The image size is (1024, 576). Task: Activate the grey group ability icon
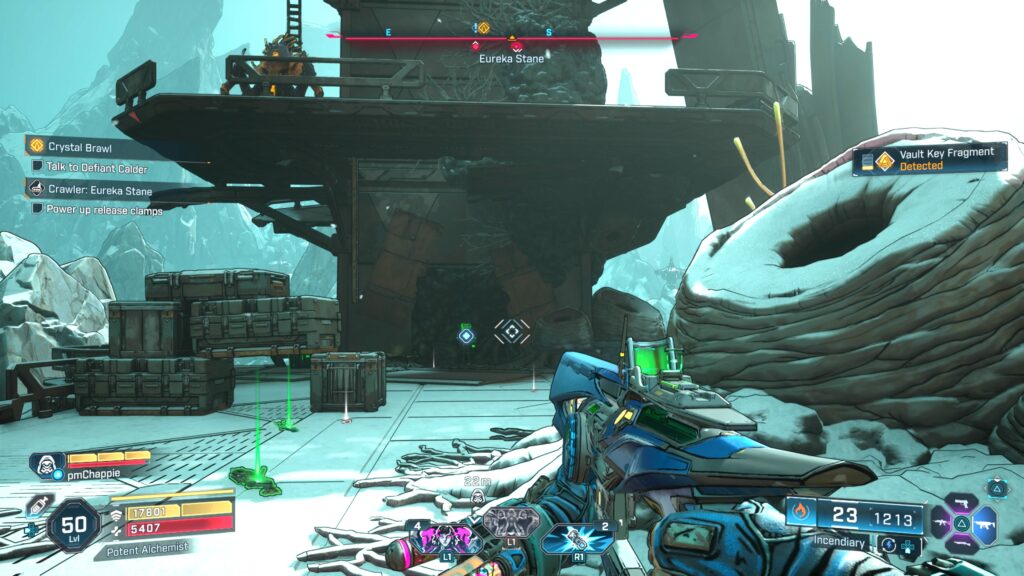point(510,522)
